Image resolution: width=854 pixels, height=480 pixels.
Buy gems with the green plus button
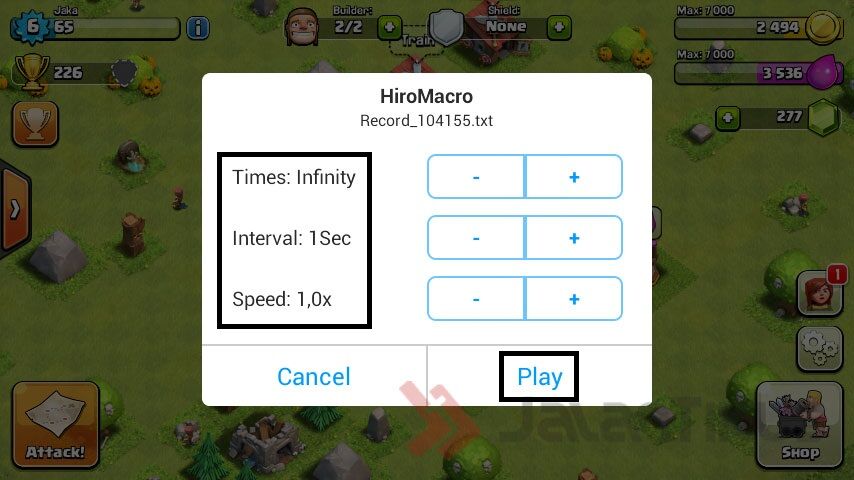(x=729, y=117)
